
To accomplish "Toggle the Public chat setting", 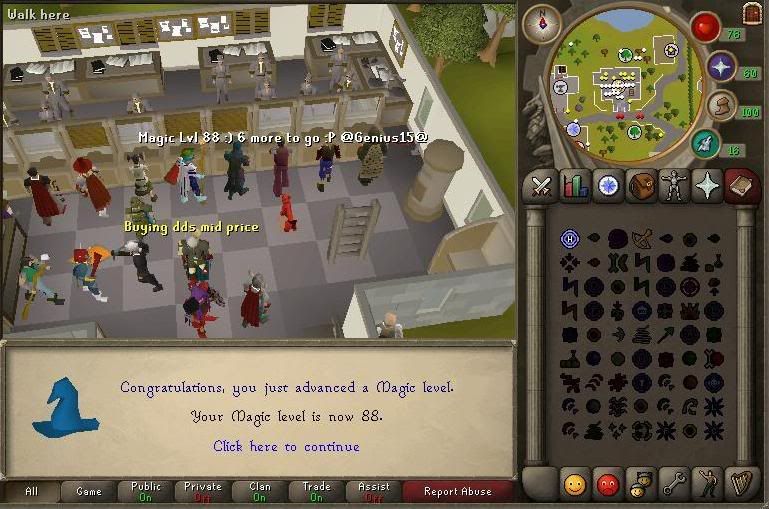I will [x=145, y=491].
